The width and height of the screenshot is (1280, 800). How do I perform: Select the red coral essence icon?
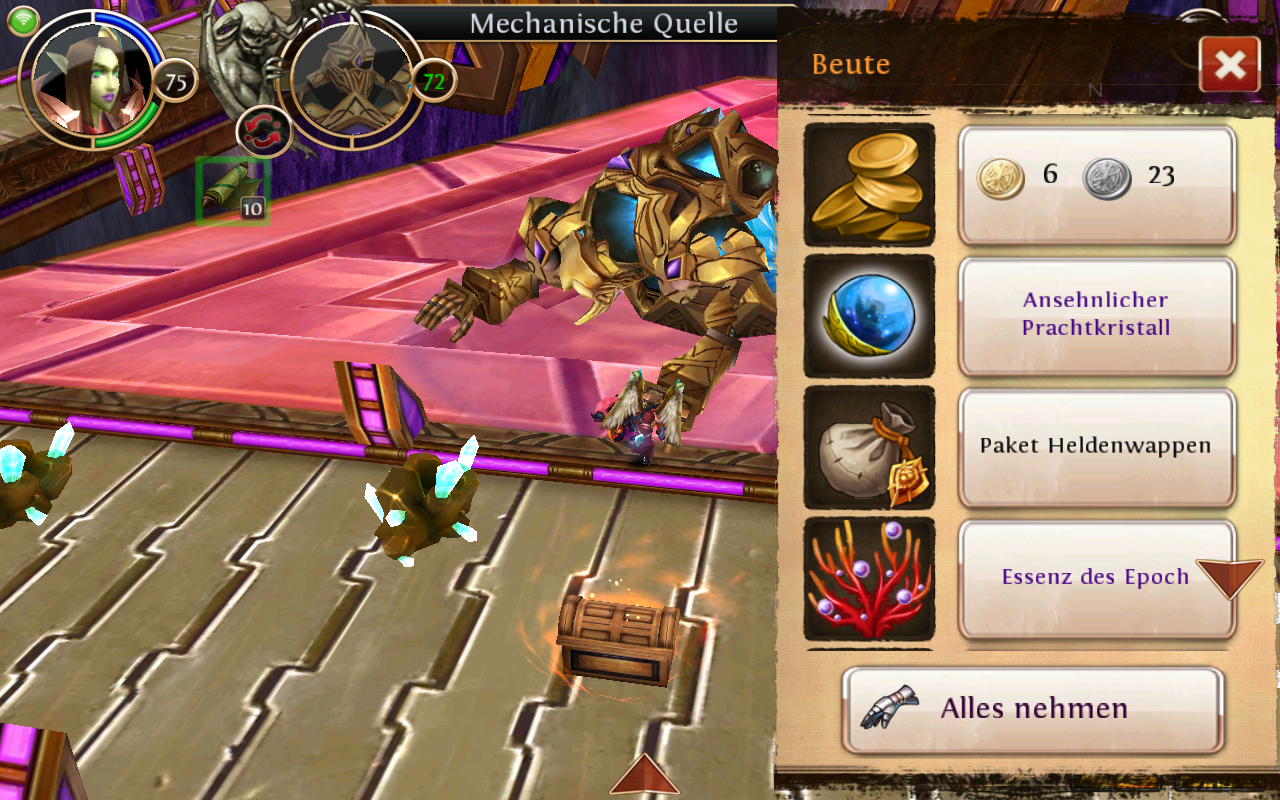(x=869, y=578)
